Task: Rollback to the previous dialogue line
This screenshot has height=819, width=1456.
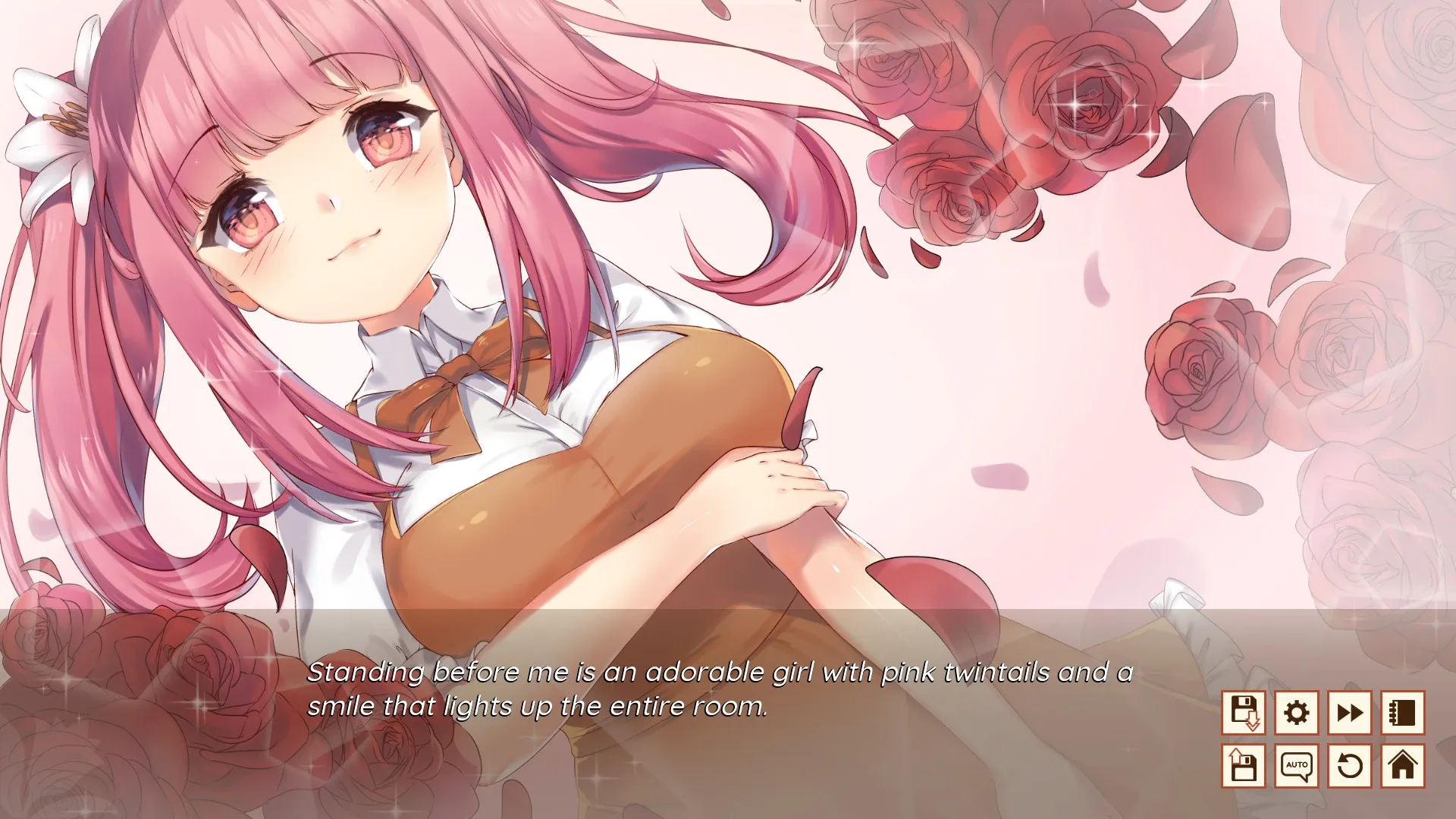Action: pyautogui.click(x=1350, y=766)
